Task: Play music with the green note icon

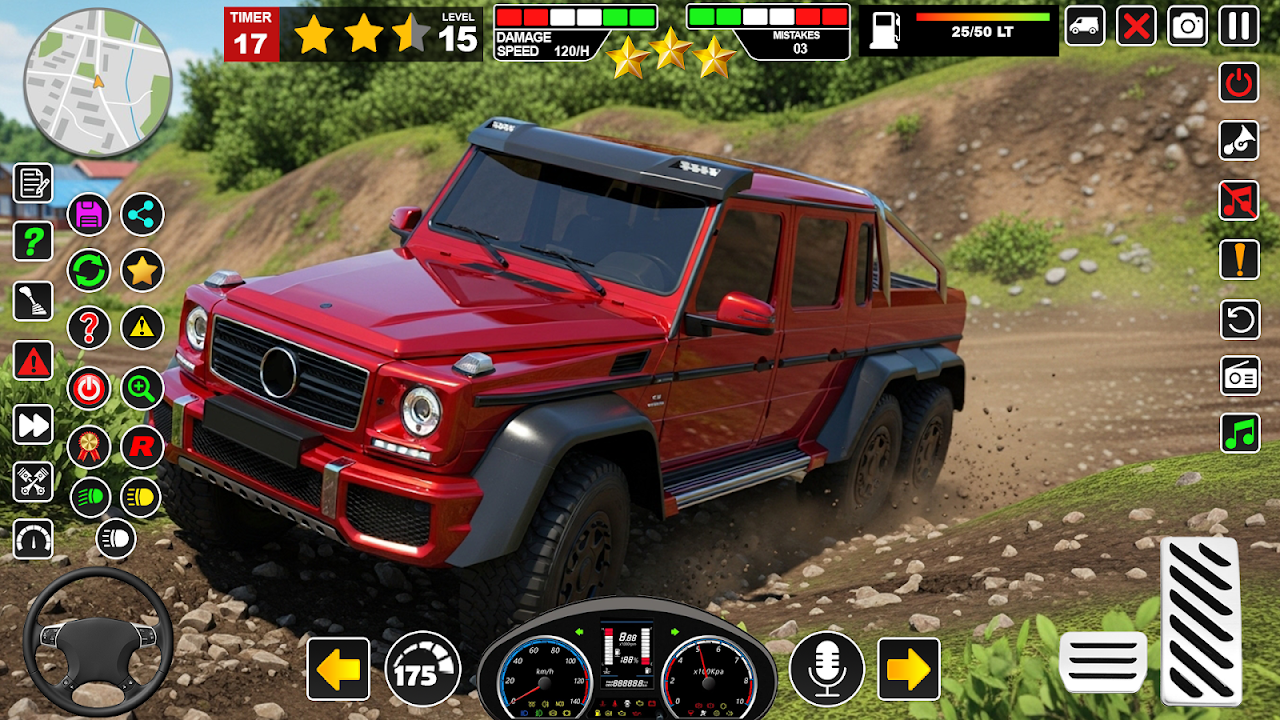Action: 1239,434
